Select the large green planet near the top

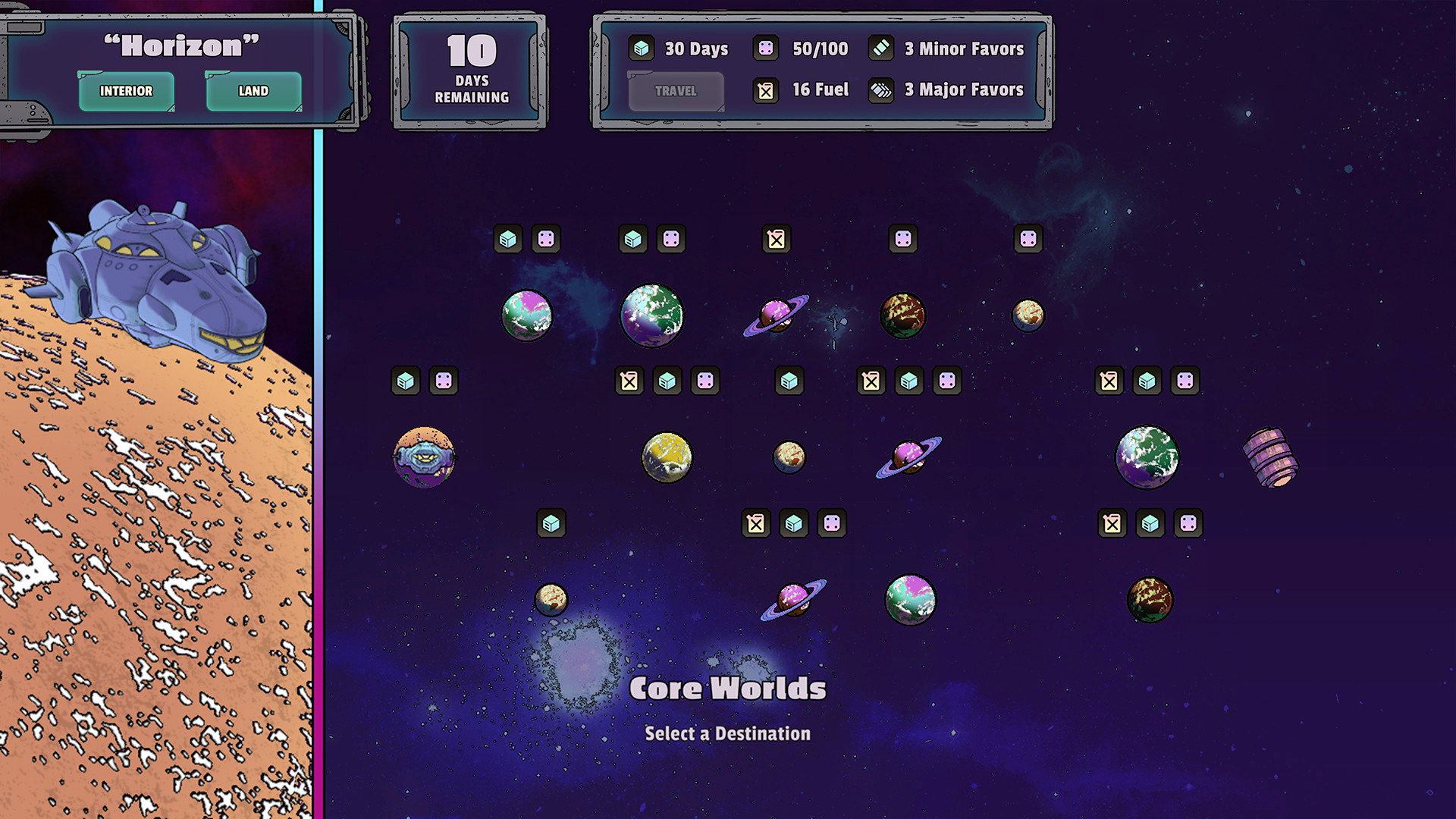click(x=652, y=315)
